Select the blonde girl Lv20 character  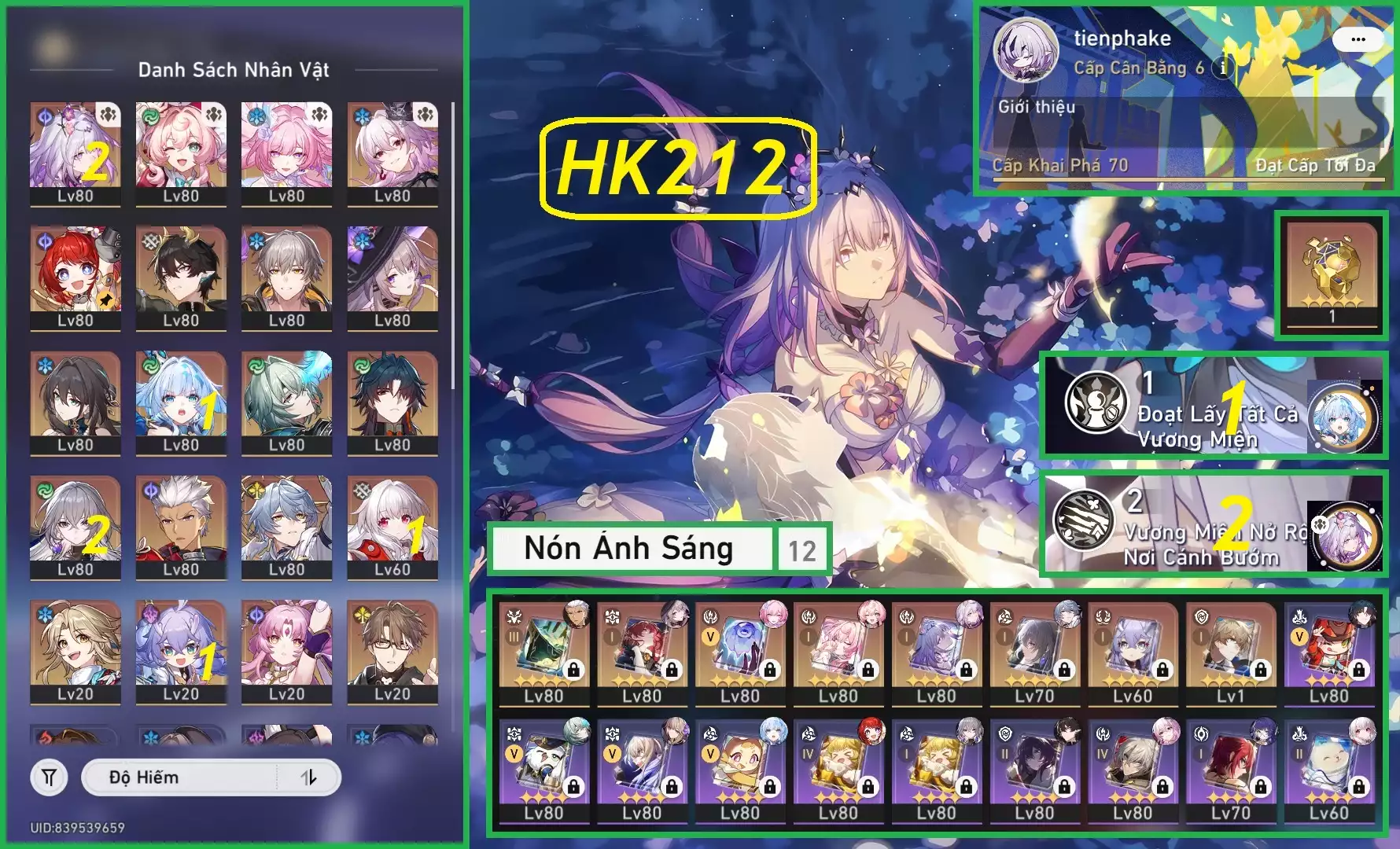click(x=76, y=651)
